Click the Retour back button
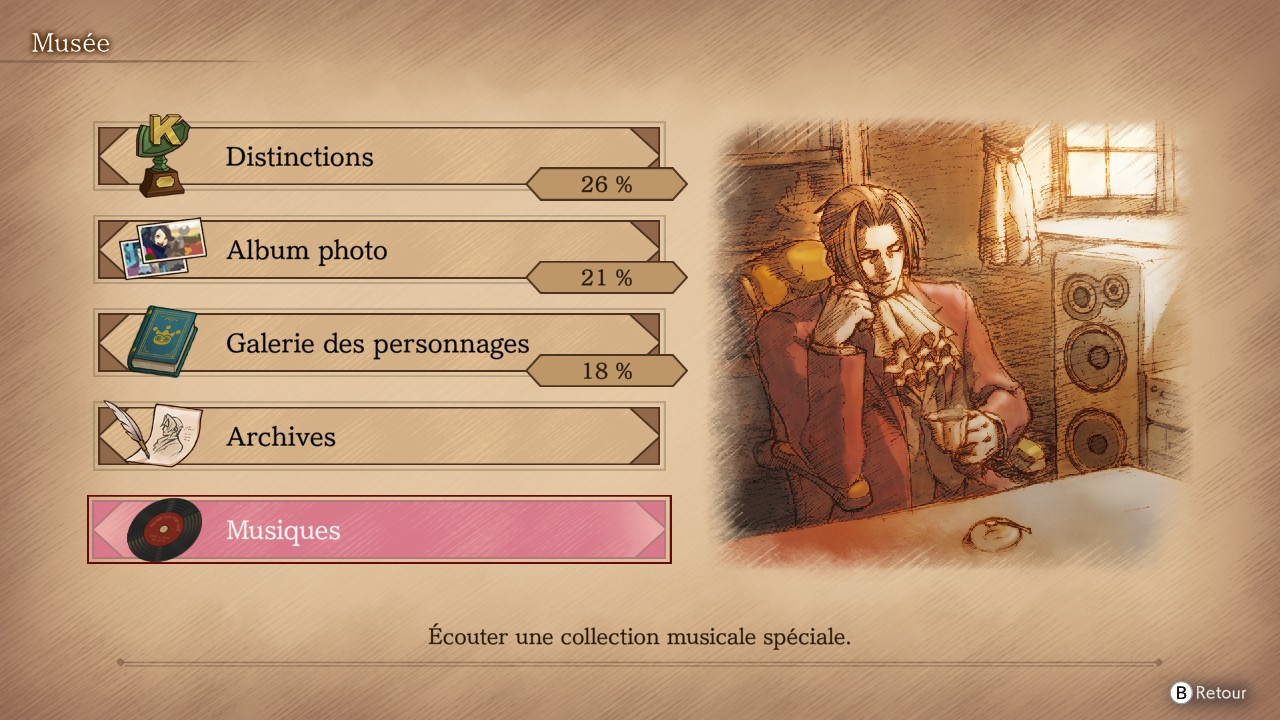This screenshot has width=1280, height=720. (x=1209, y=693)
